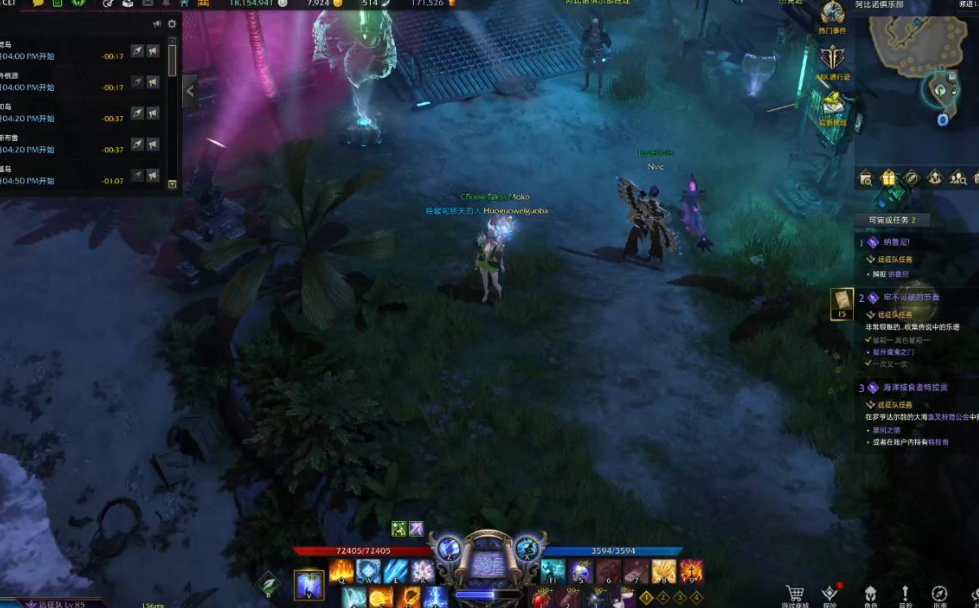979x608 pixels.
Task: Activate the flame skill on Q
Action: tap(342, 571)
